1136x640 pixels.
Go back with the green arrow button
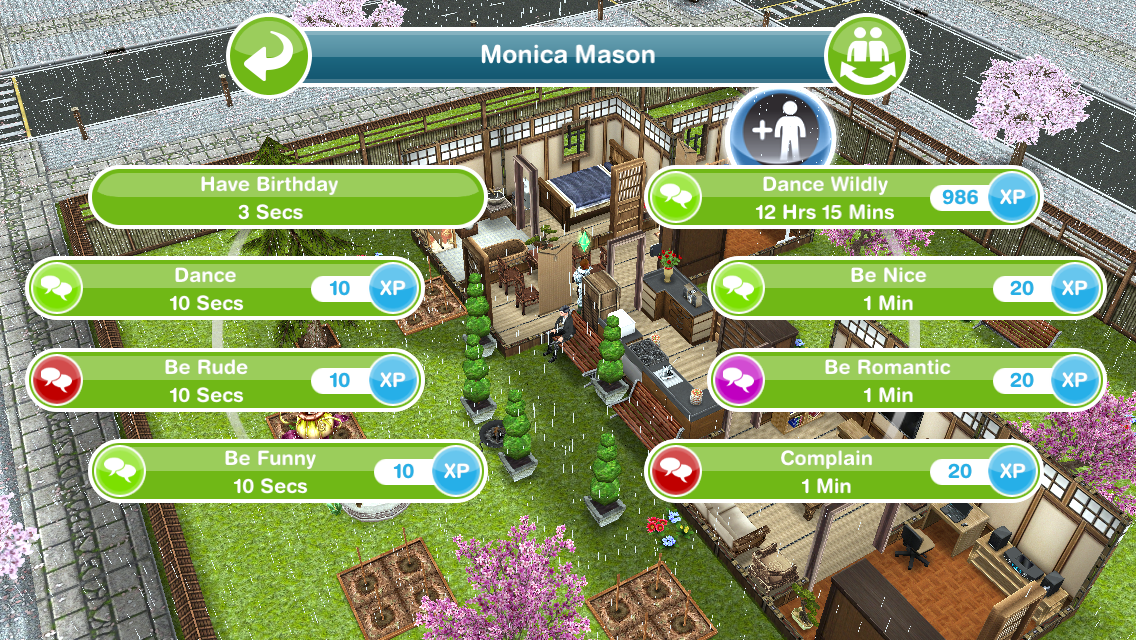(266, 55)
